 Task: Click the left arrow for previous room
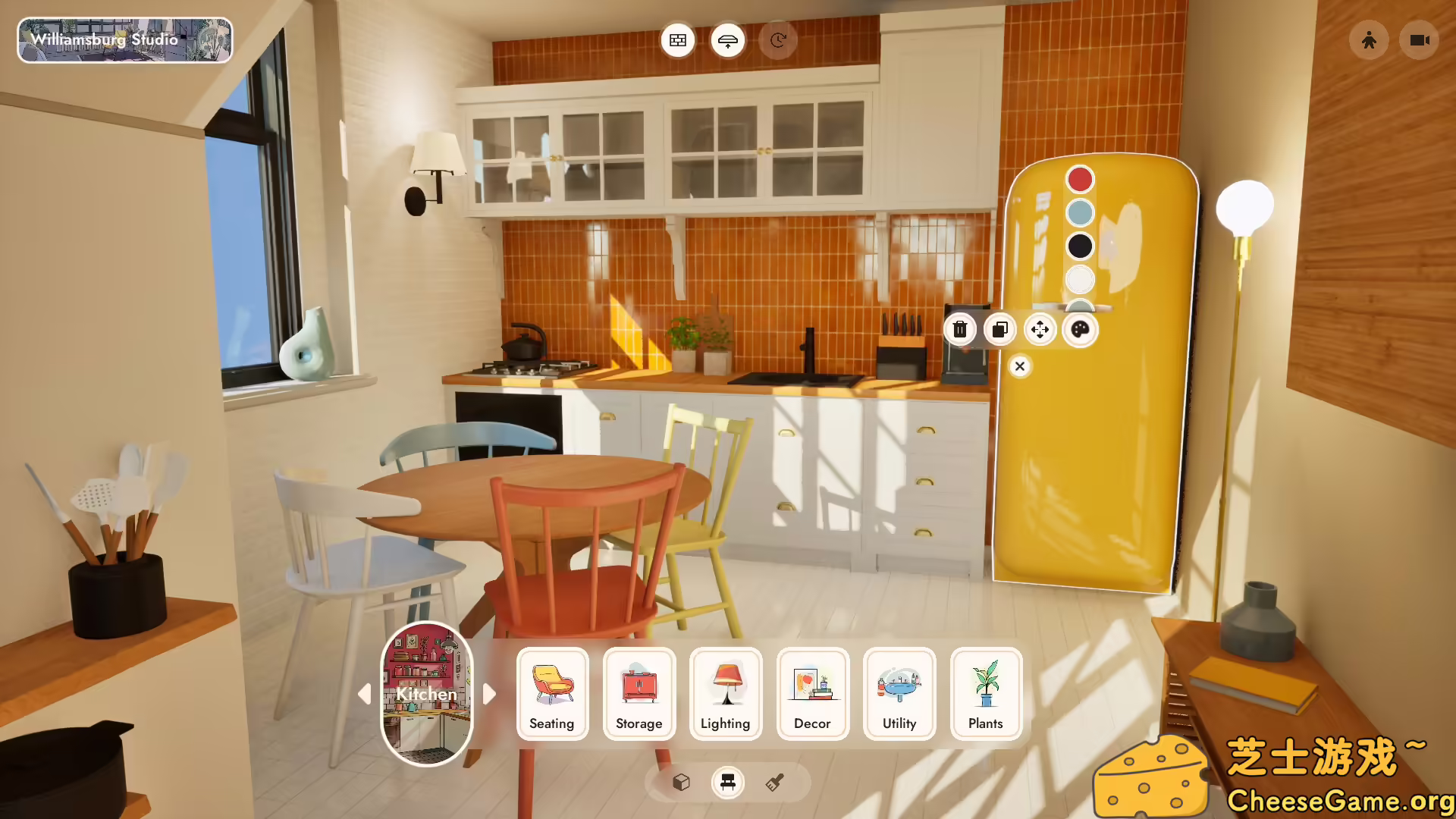click(x=365, y=695)
